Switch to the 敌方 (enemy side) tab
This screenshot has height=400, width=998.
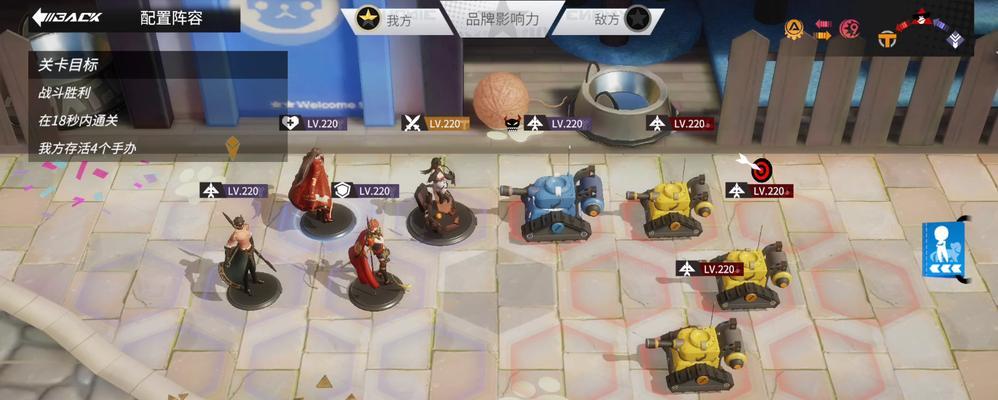tap(619, 19)
